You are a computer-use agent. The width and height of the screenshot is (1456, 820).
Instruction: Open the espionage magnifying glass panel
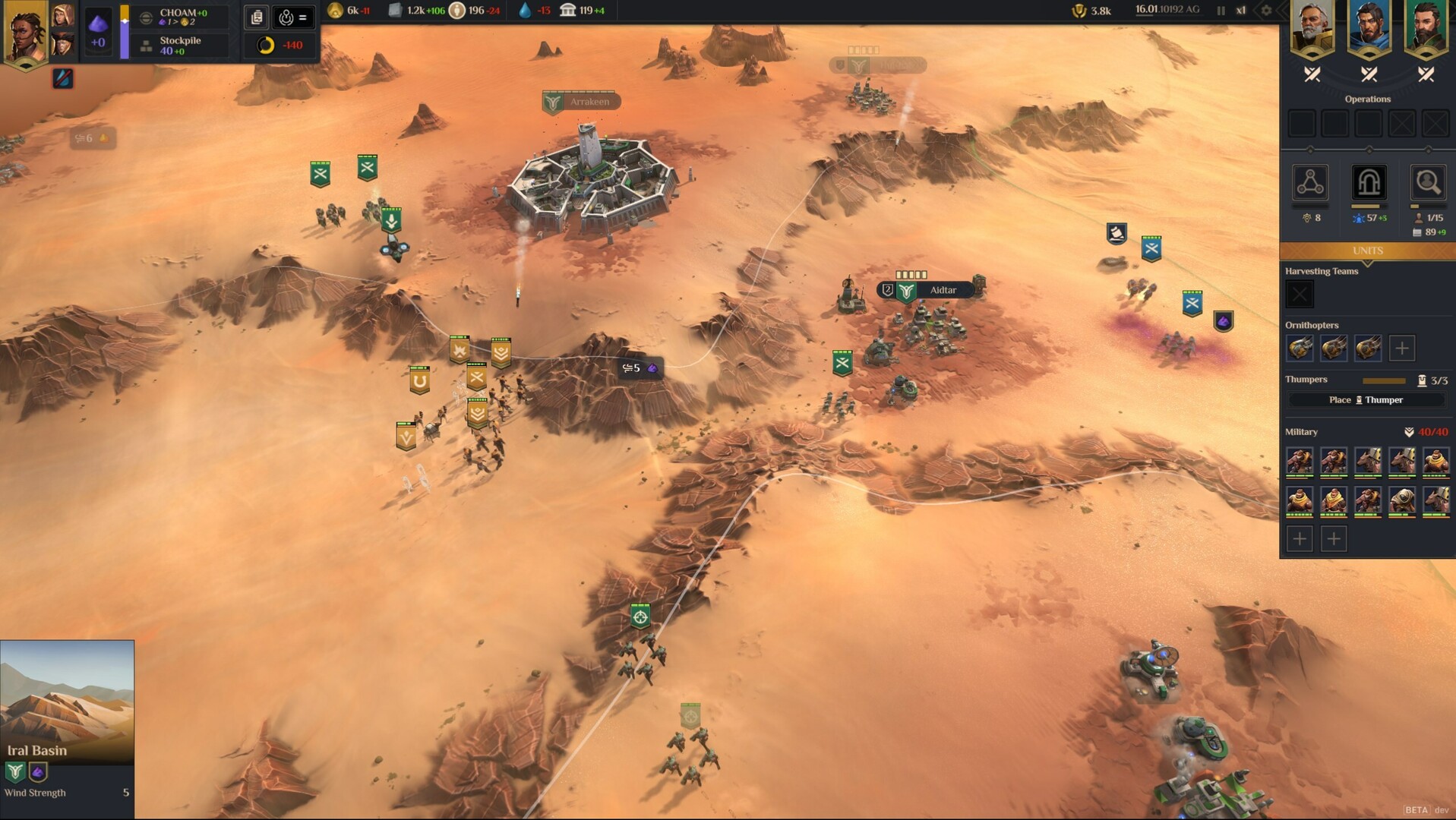(x=1426, y=184)
